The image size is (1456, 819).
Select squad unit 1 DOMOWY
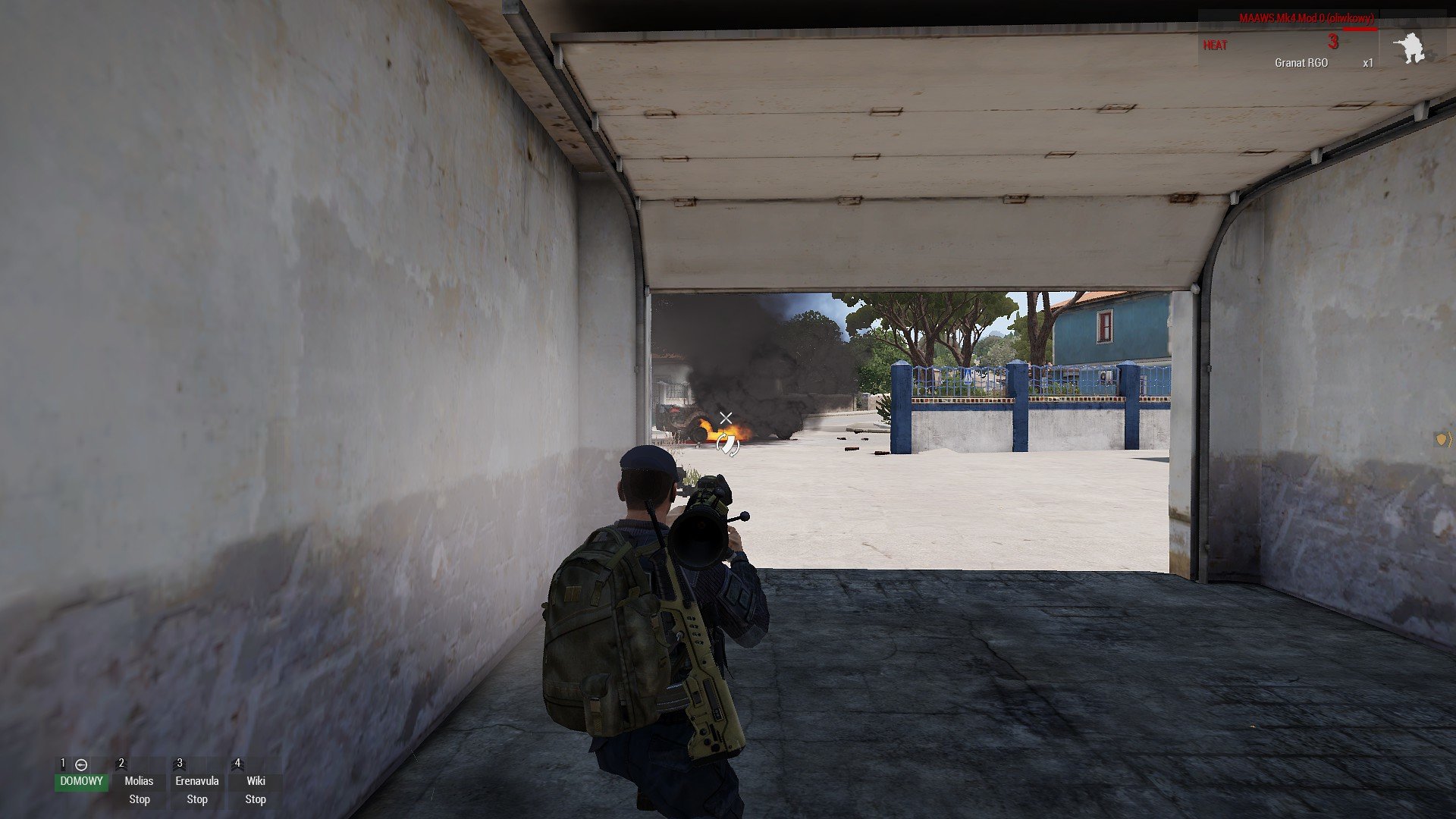[81, 781]
